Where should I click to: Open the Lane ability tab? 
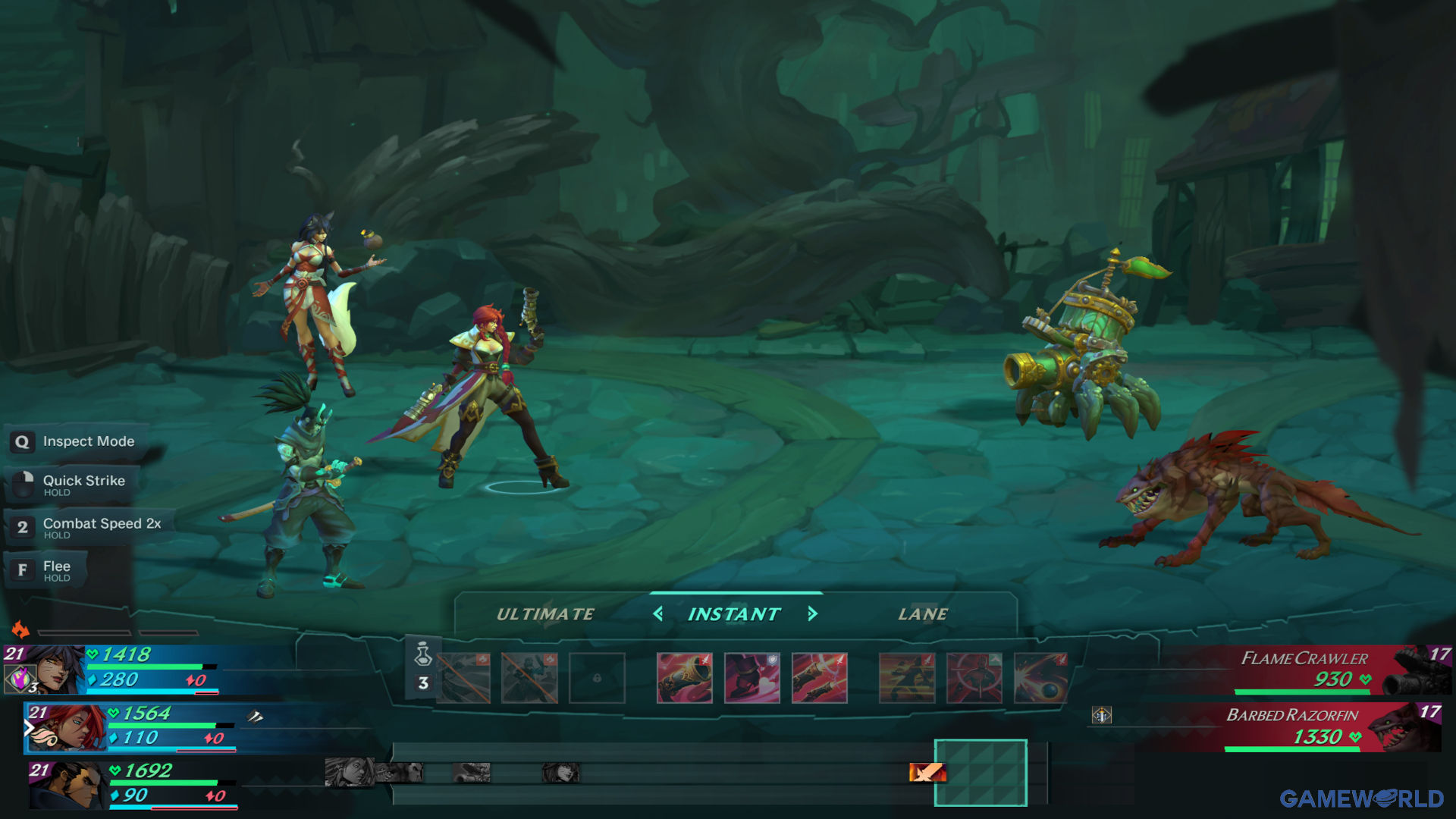pos(922,614)
